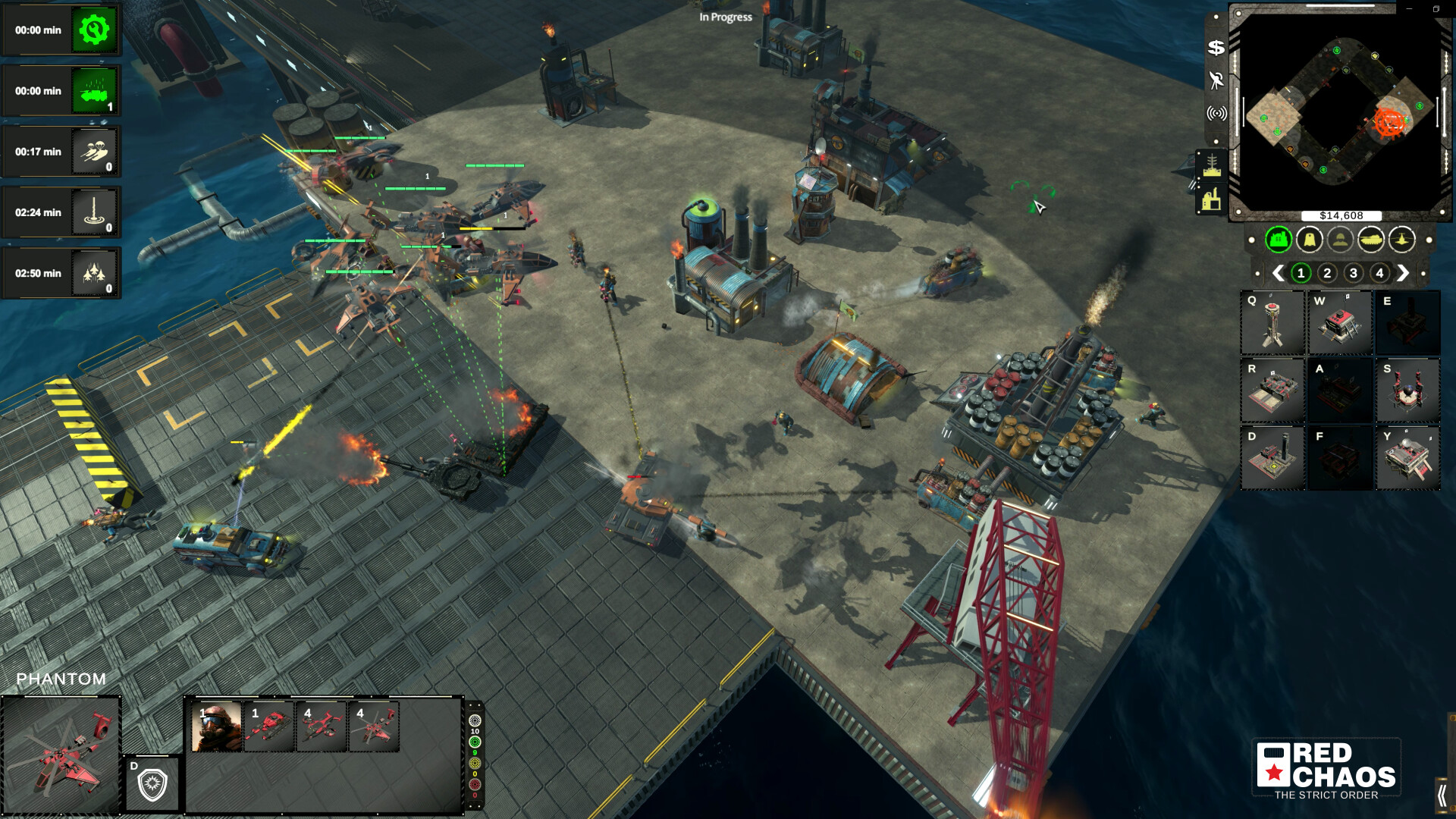Activate the repair wrench support power
1456x819 pixels.
95,30
